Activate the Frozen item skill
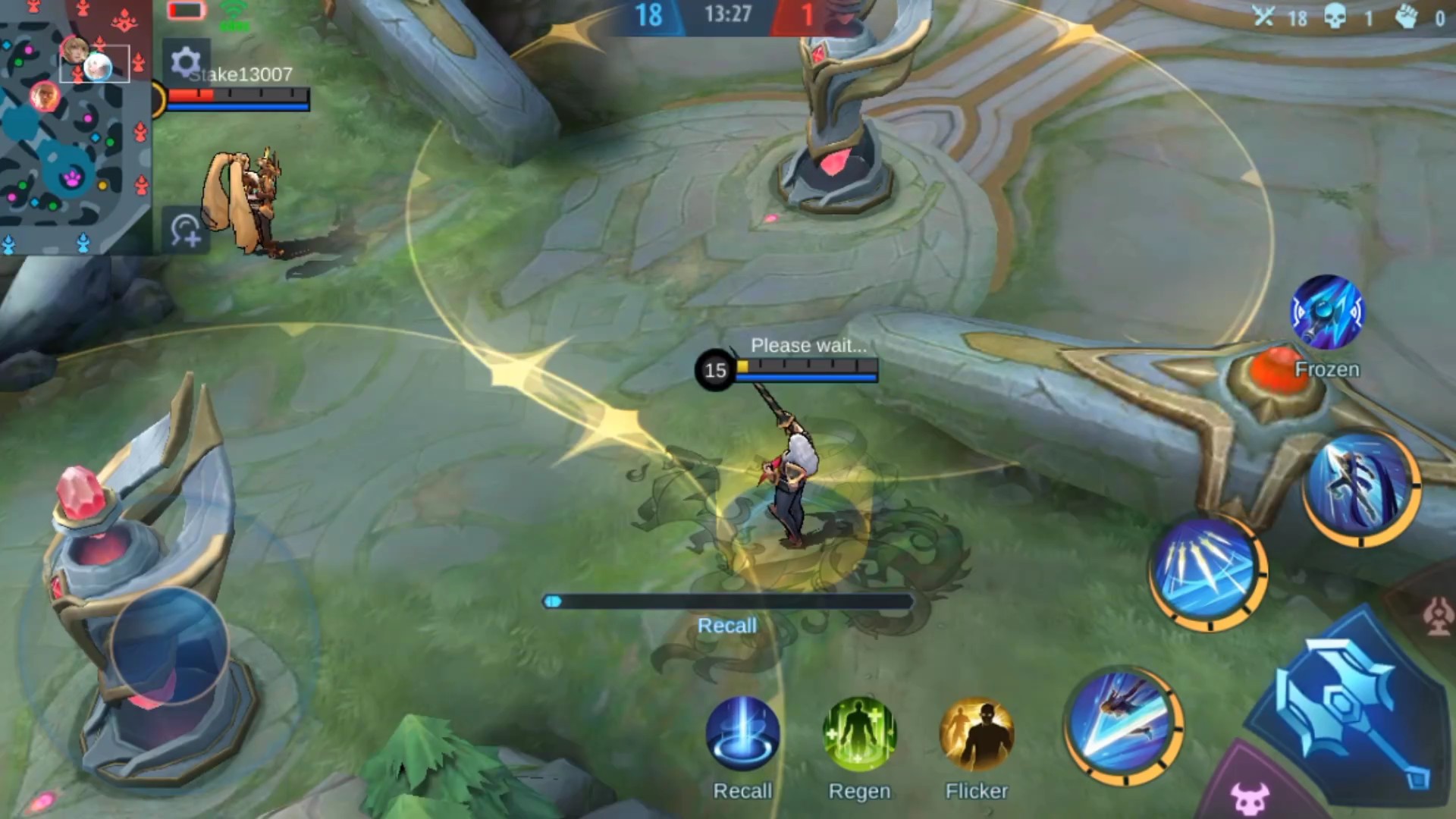1456x819 pixels. point(1327,312)
